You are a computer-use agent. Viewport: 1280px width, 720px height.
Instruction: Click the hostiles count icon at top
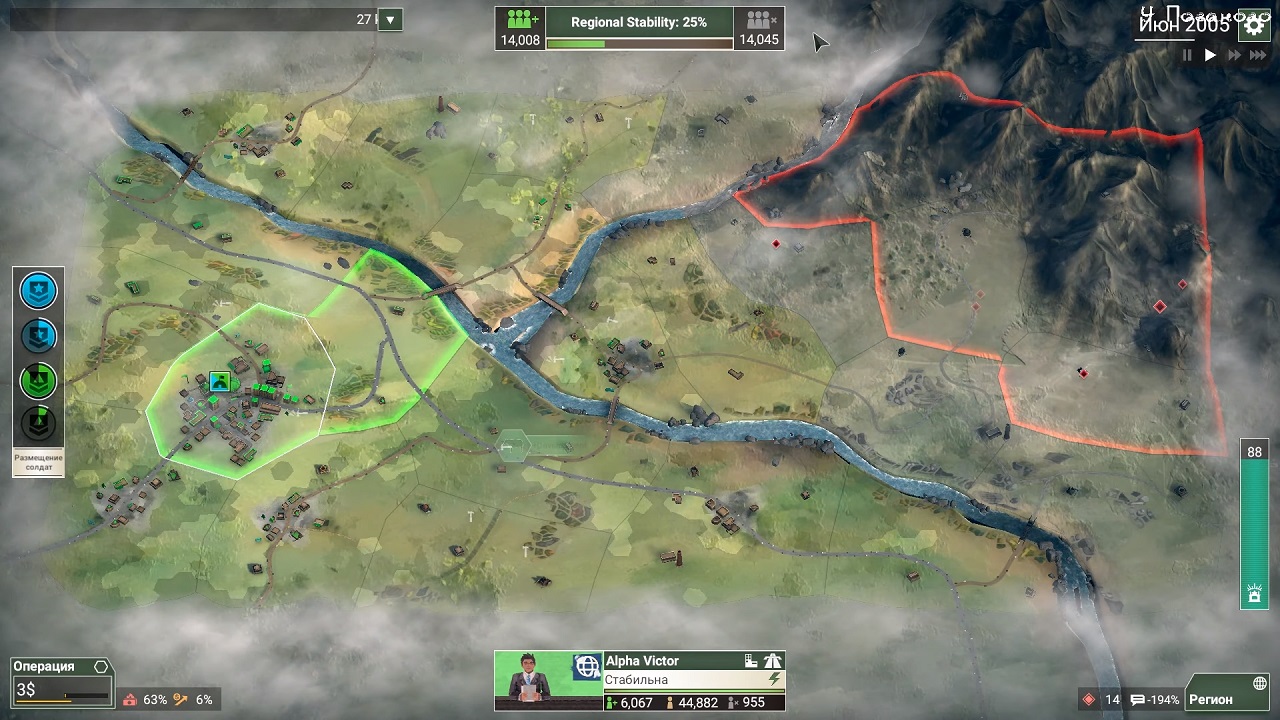759,20
